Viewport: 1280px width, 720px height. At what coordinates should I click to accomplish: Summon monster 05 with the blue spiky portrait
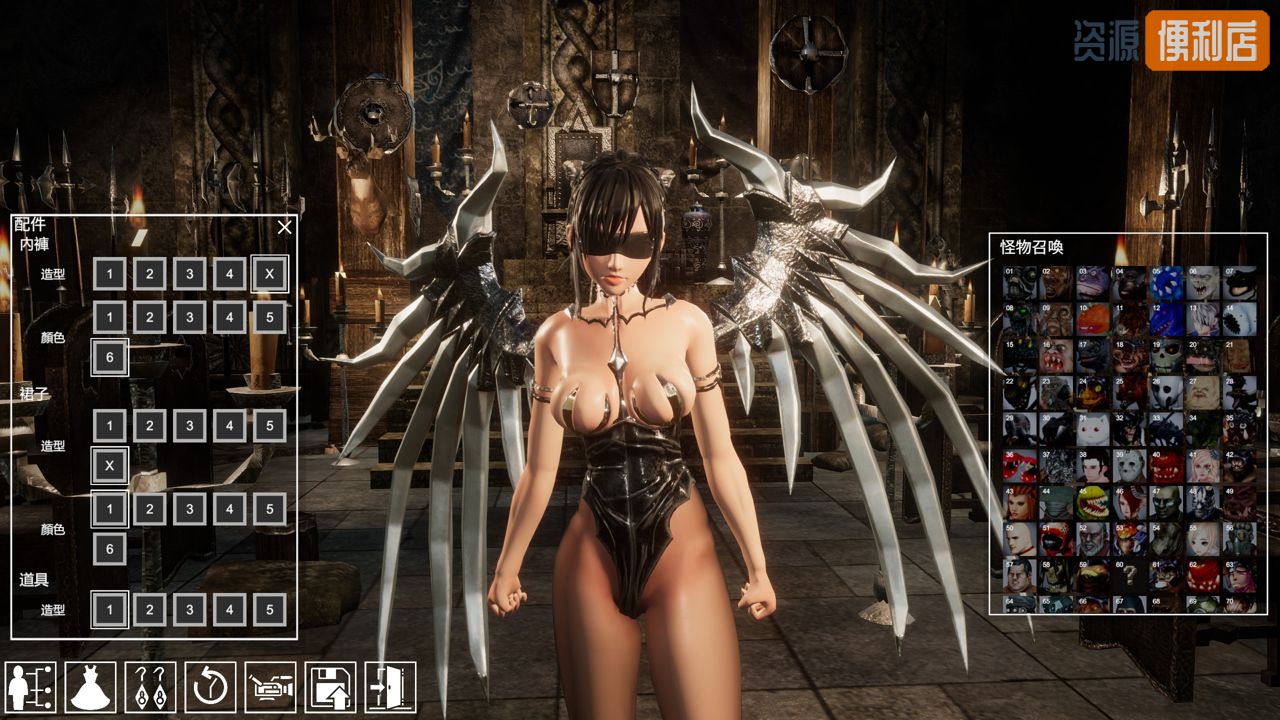[x=1166, y=283]
